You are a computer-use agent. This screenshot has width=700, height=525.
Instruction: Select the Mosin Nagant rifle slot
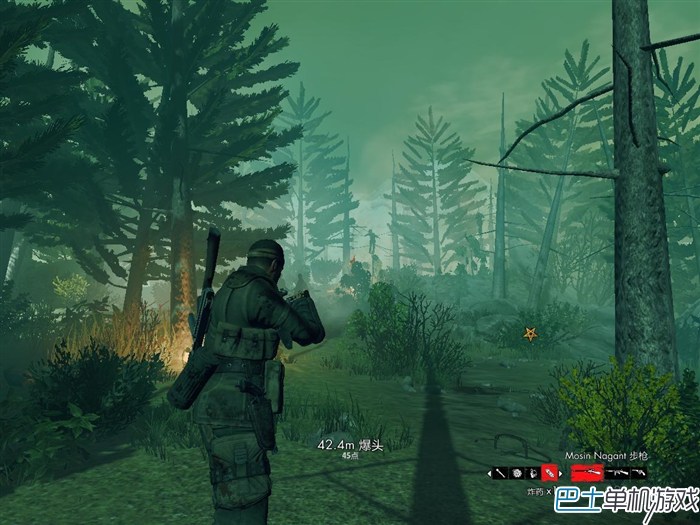coord(587,473)
